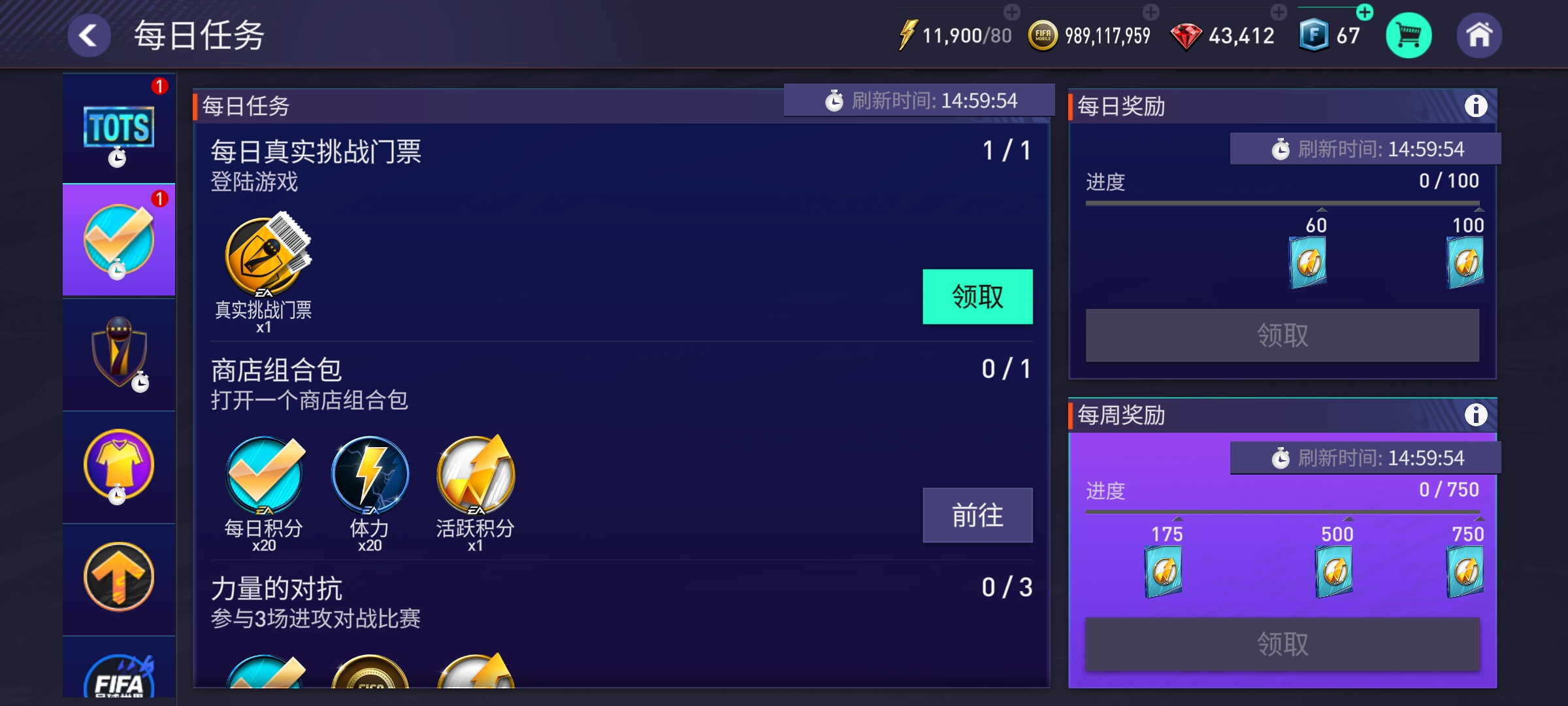This screenshot has height=706, width=1568.
Task: Select the orange upgrade arrow sidebar icon
Action: [x=118, y=575]
